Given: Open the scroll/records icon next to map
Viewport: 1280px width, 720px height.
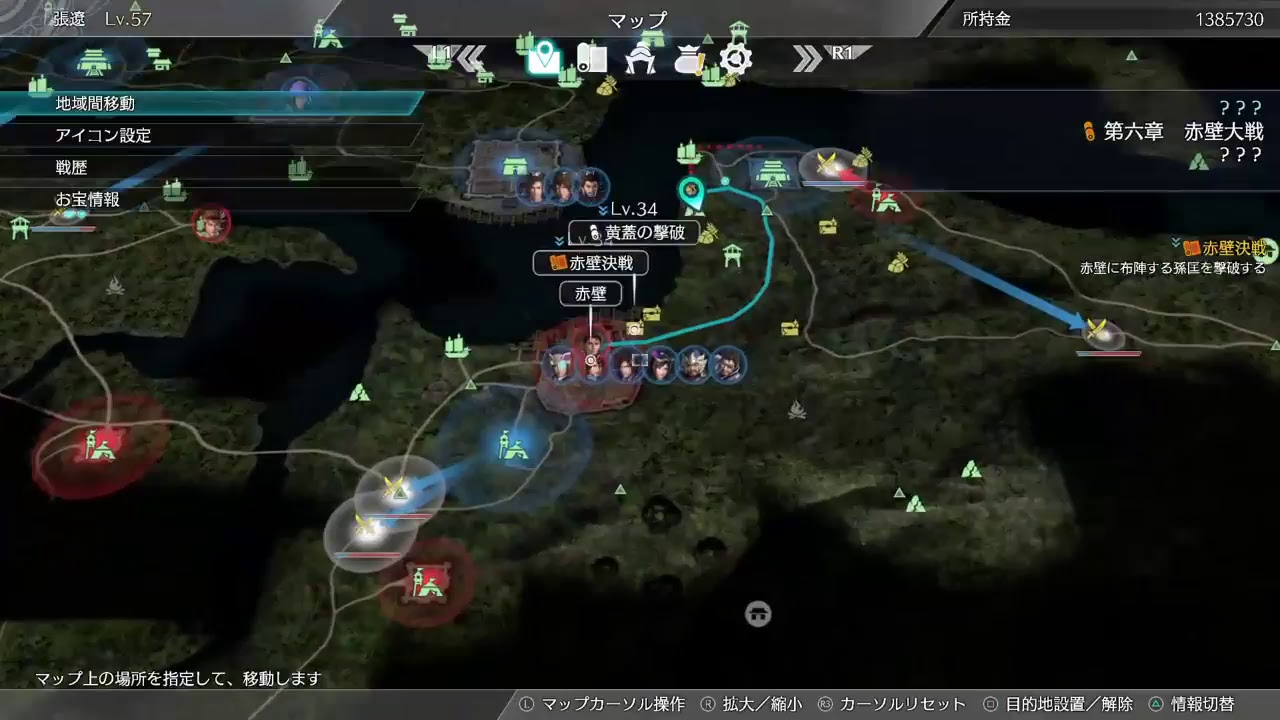Looking at the screenshot, I should (x=592, y=58).
